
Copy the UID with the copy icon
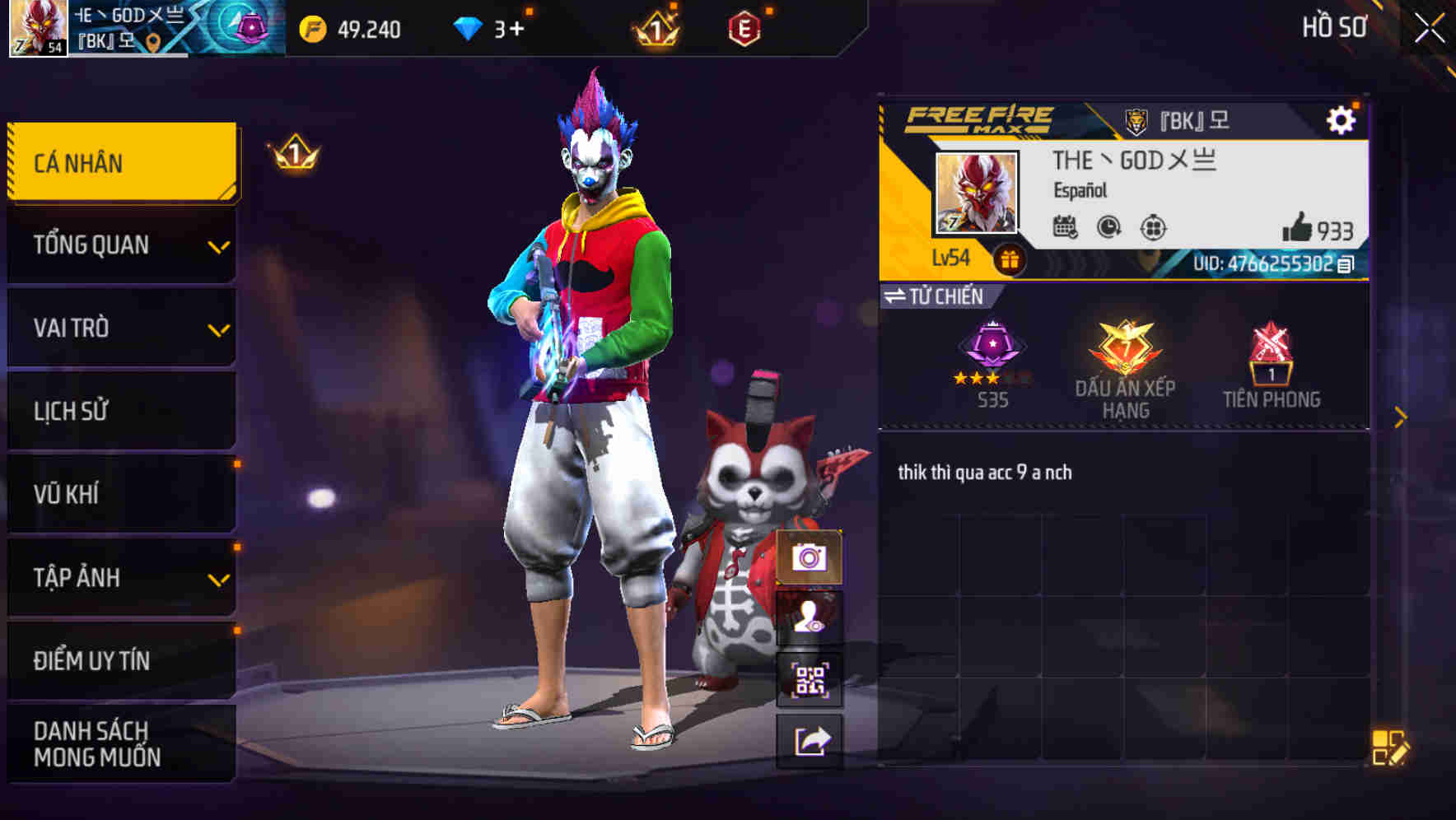coord(1345,265)
